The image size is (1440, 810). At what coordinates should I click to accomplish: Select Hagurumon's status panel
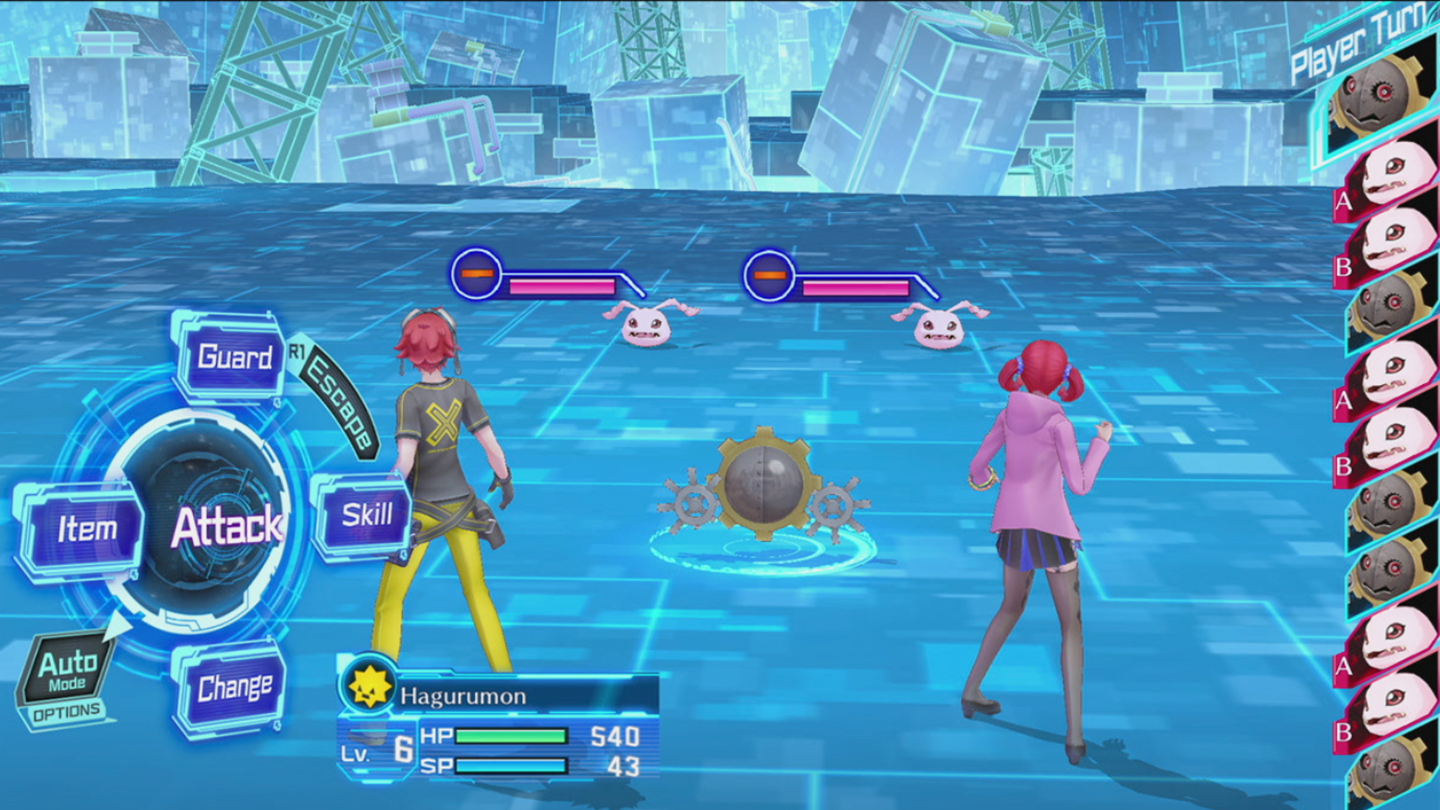[x=500, y=726]
